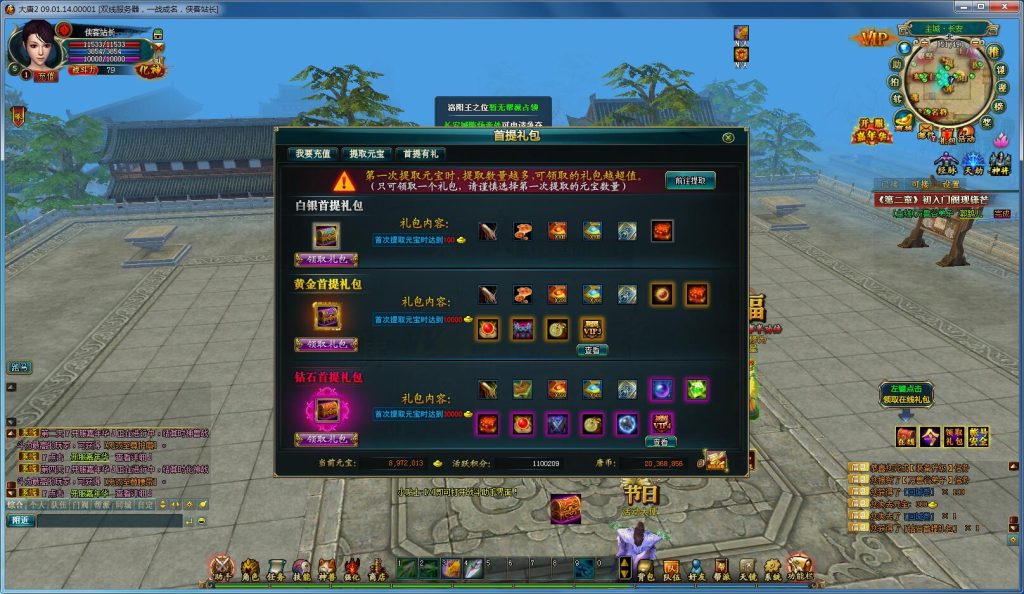The height and width of the screenshot is (594, 1024).
Task: Open the 角色 character panel
Action: (250, 570)
